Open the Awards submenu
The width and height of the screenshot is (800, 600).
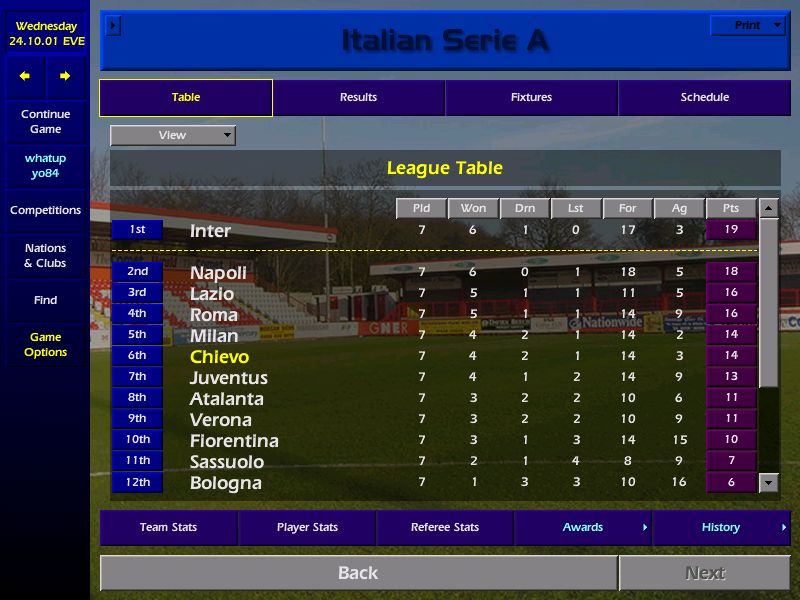pos(582,527)
